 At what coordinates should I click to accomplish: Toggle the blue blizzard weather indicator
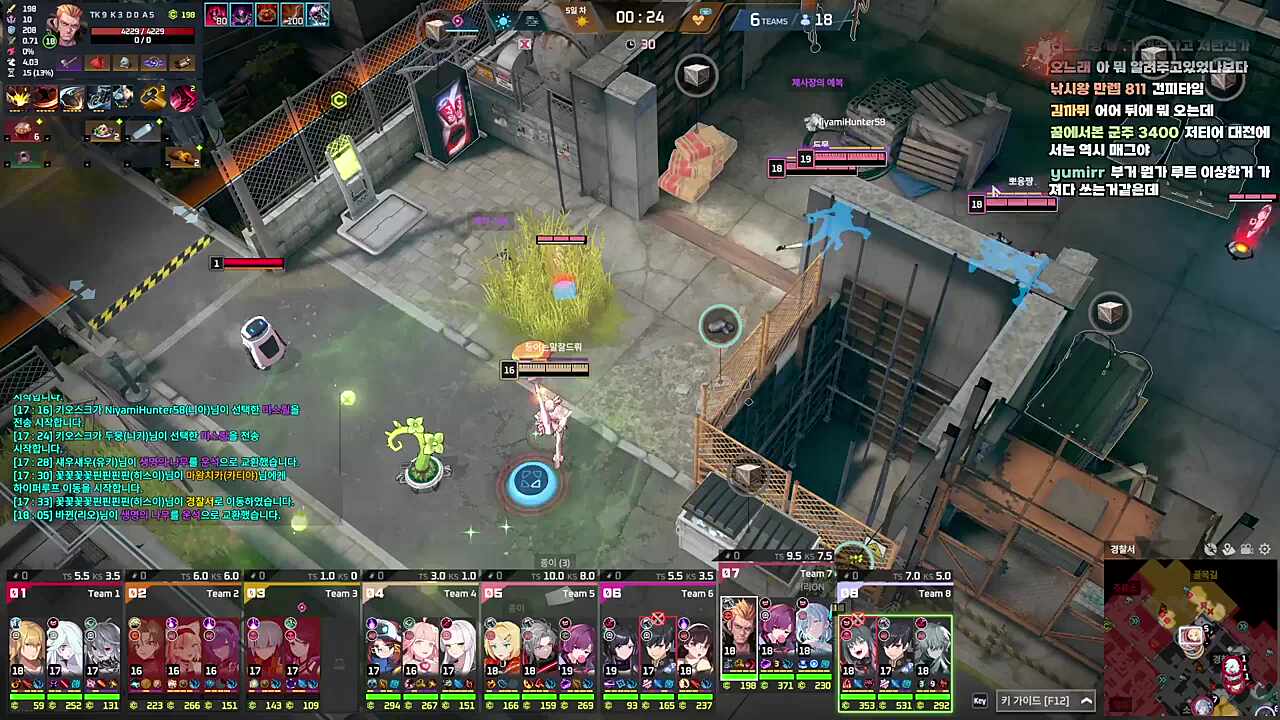click(x=502, y=20)
